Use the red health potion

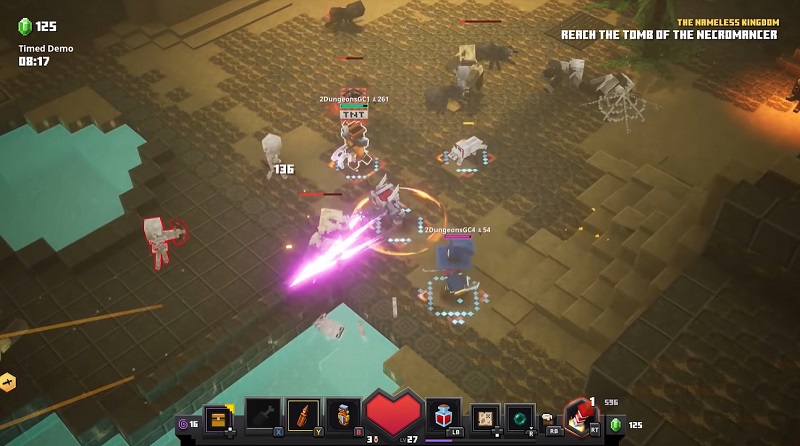[x=442, y=414]
